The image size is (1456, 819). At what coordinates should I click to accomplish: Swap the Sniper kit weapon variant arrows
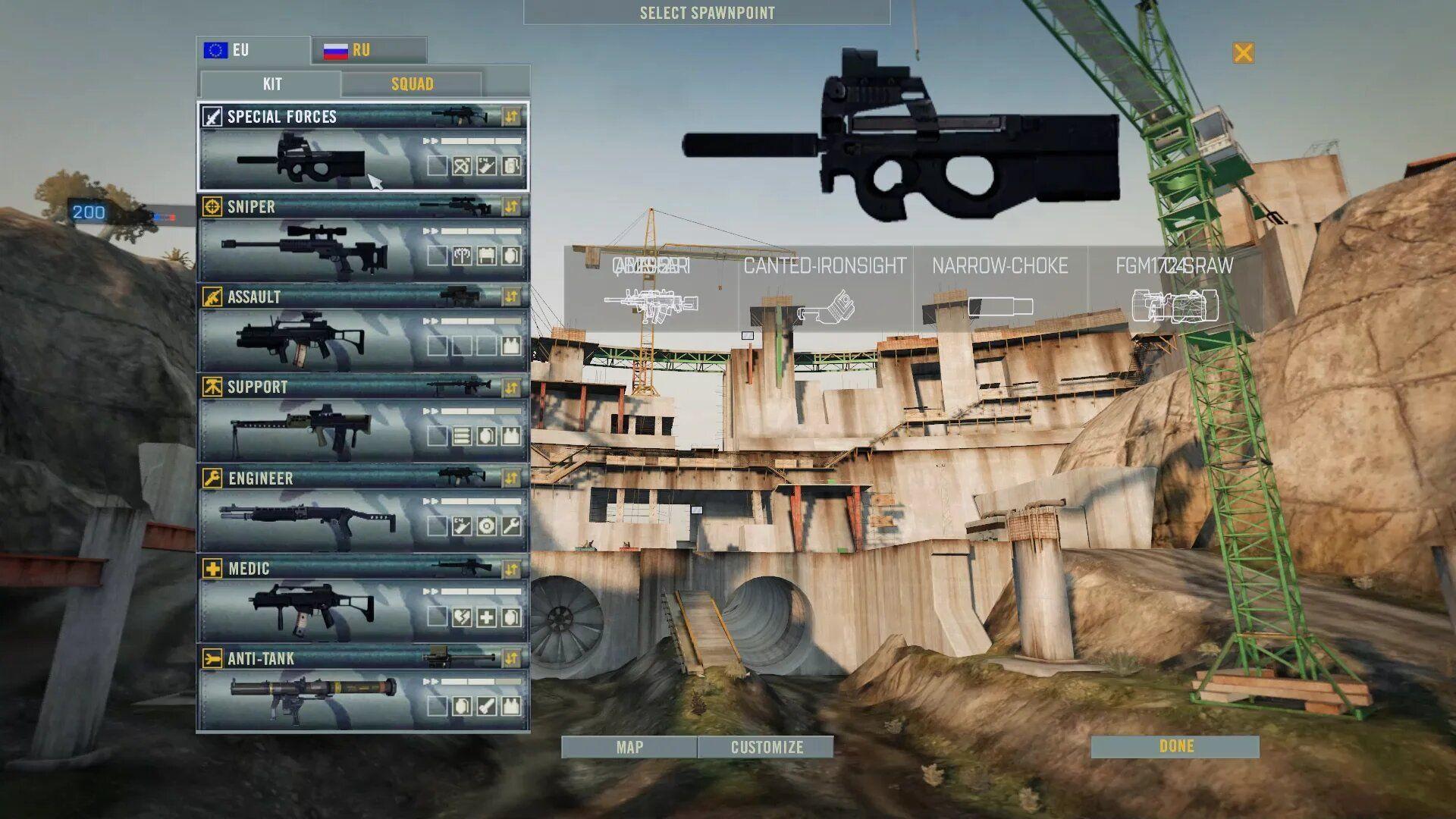tap(512, 206)
